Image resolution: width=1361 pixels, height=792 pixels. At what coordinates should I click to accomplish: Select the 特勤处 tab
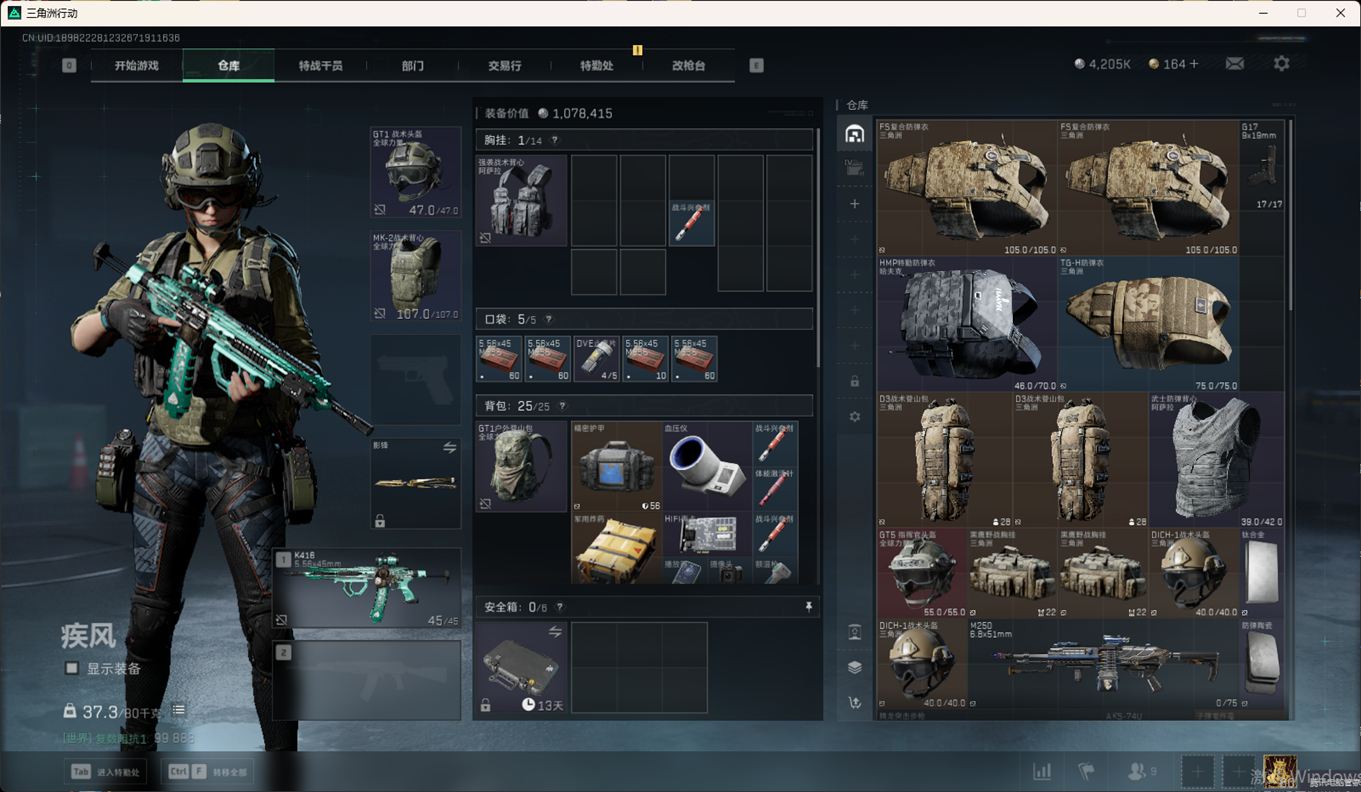(x=596, y=66)
